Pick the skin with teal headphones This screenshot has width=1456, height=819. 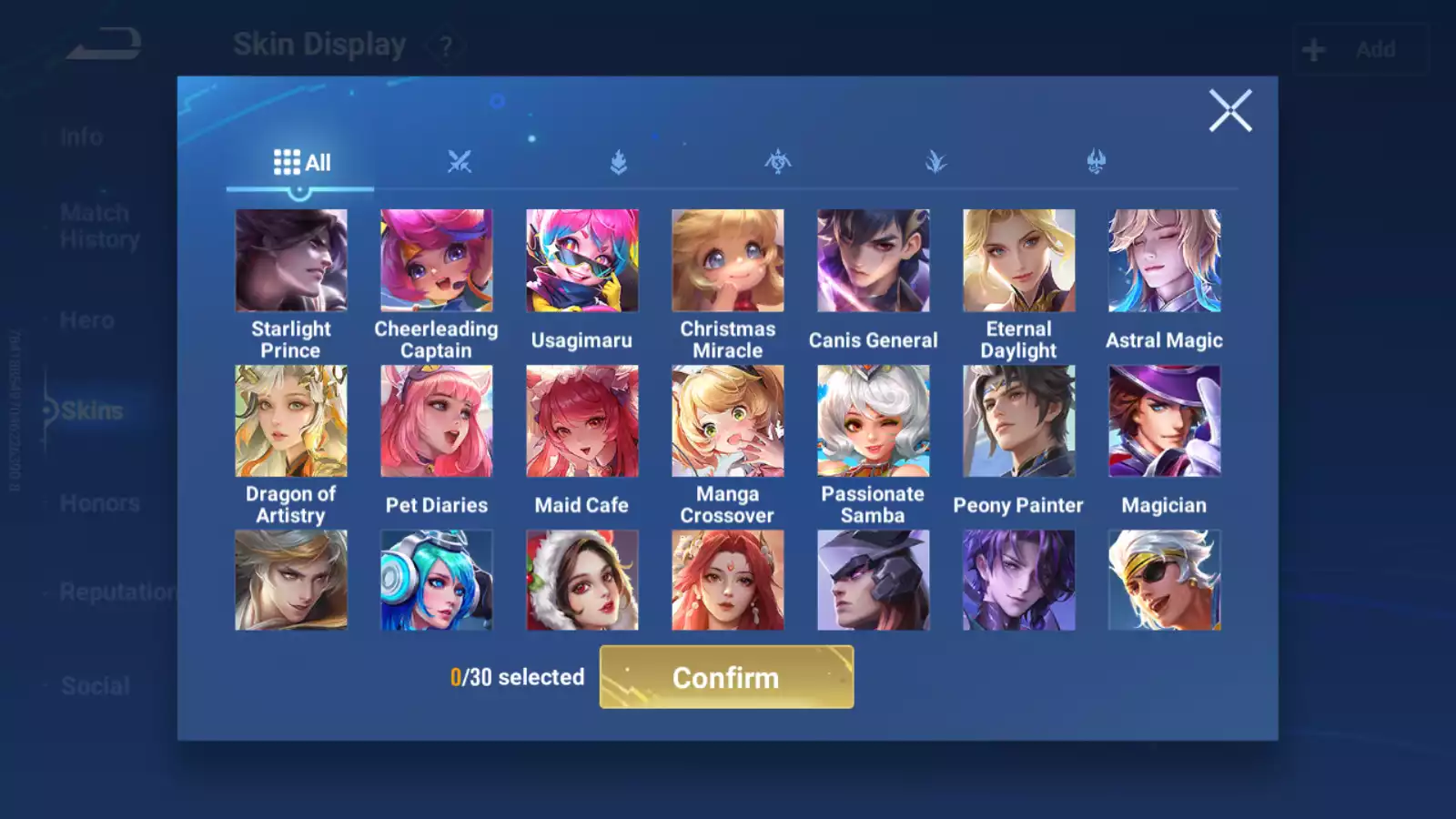tap(437, 581)
